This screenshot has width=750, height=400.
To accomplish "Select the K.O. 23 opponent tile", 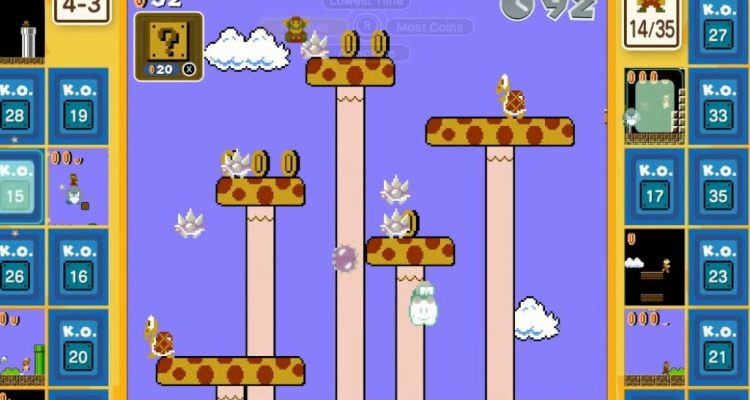I will click(x=717, y=265).
